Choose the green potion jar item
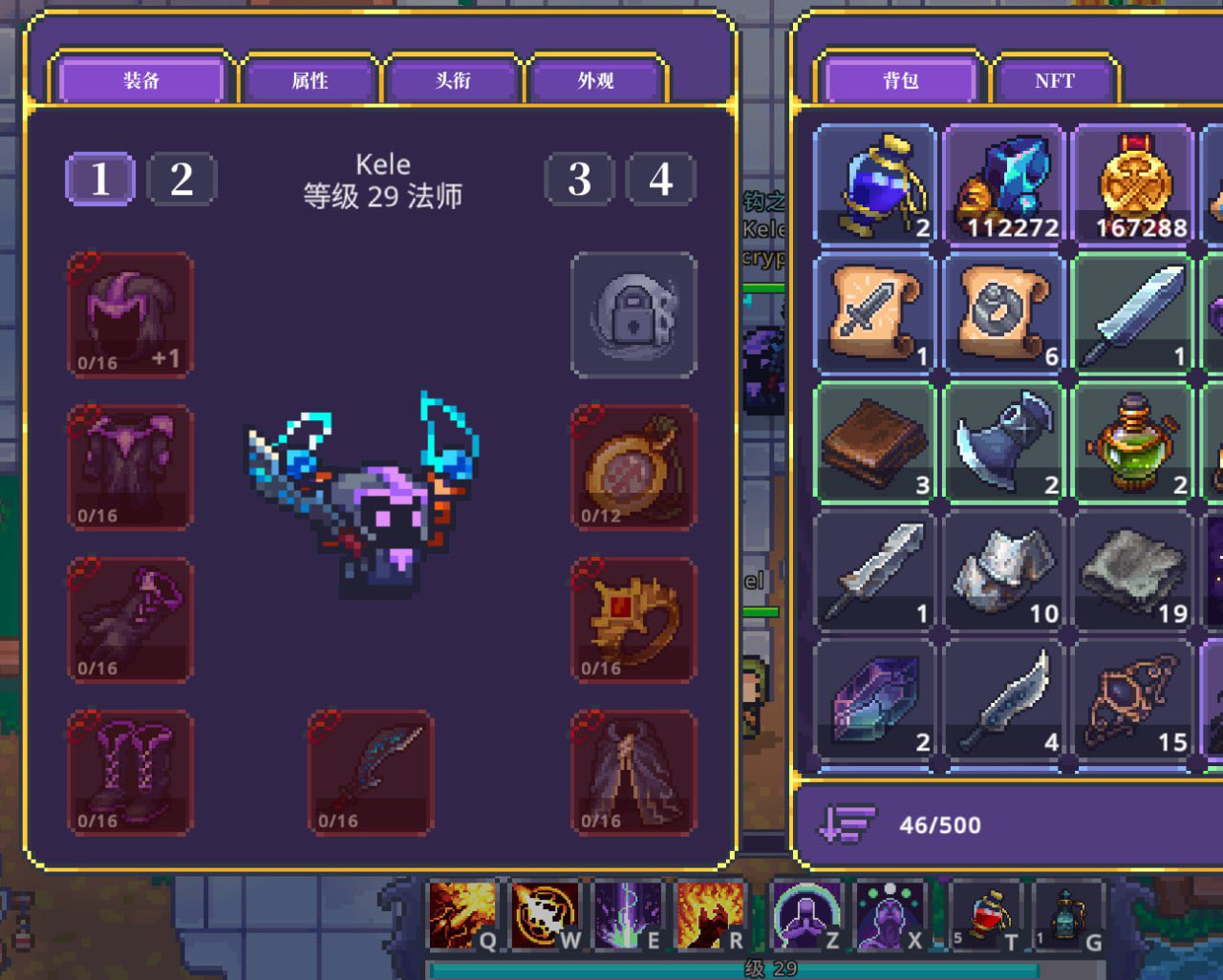Image resolution: width=1223 pixels, height=980 pixels. (1133, 442)
